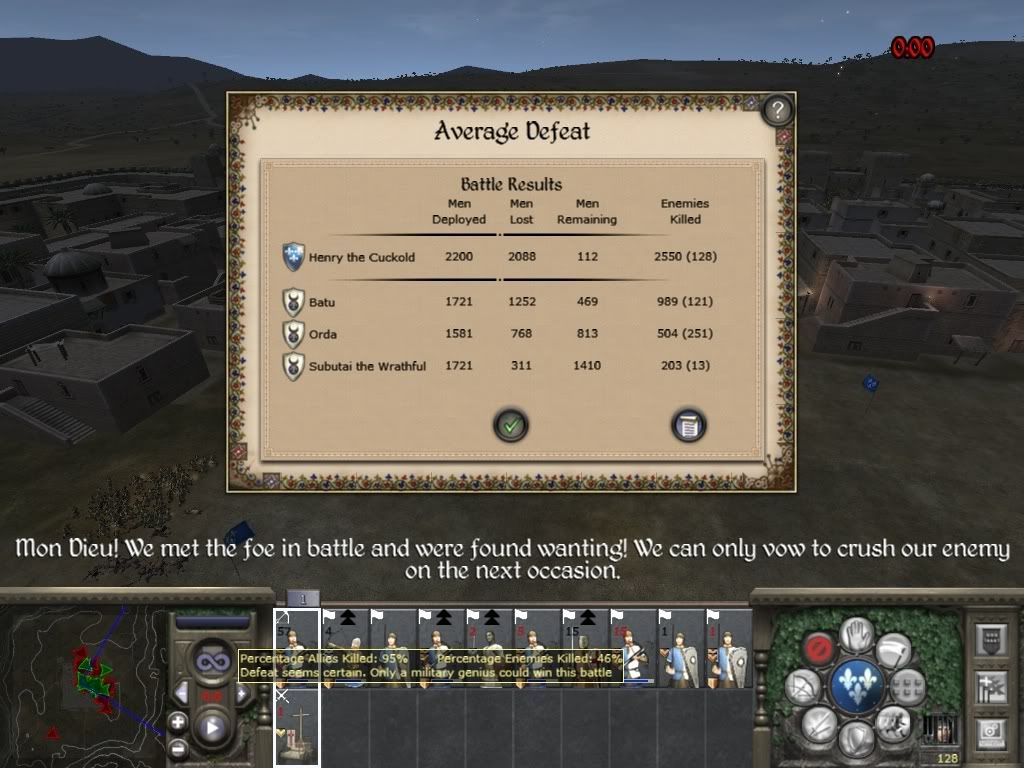This screenshot has width=1024, height=768.
Task: Select army group tab 1
Action: (303, 597)
